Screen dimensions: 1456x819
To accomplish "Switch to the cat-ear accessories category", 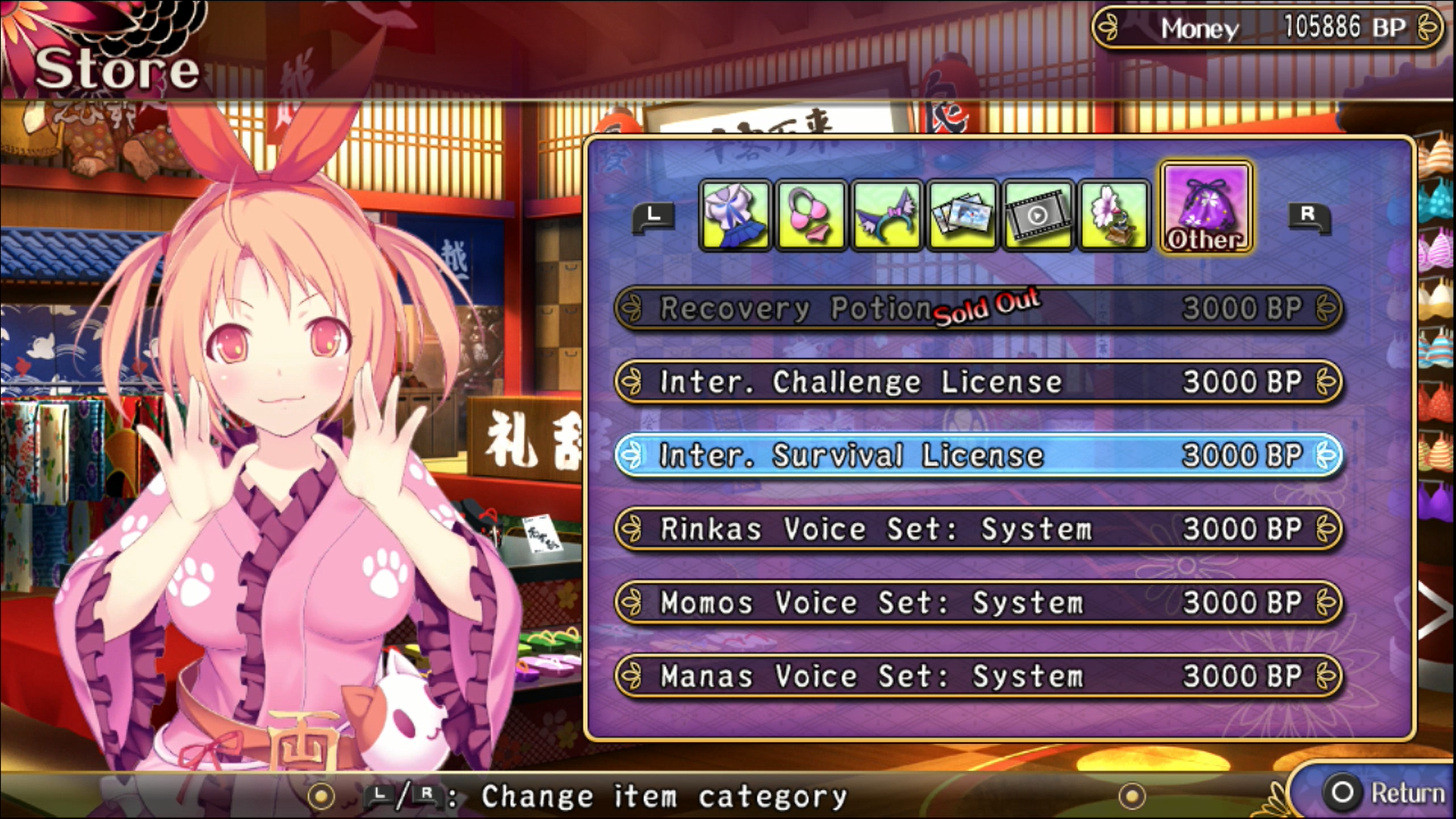I will pyautogui.click(x=886, y=215).
